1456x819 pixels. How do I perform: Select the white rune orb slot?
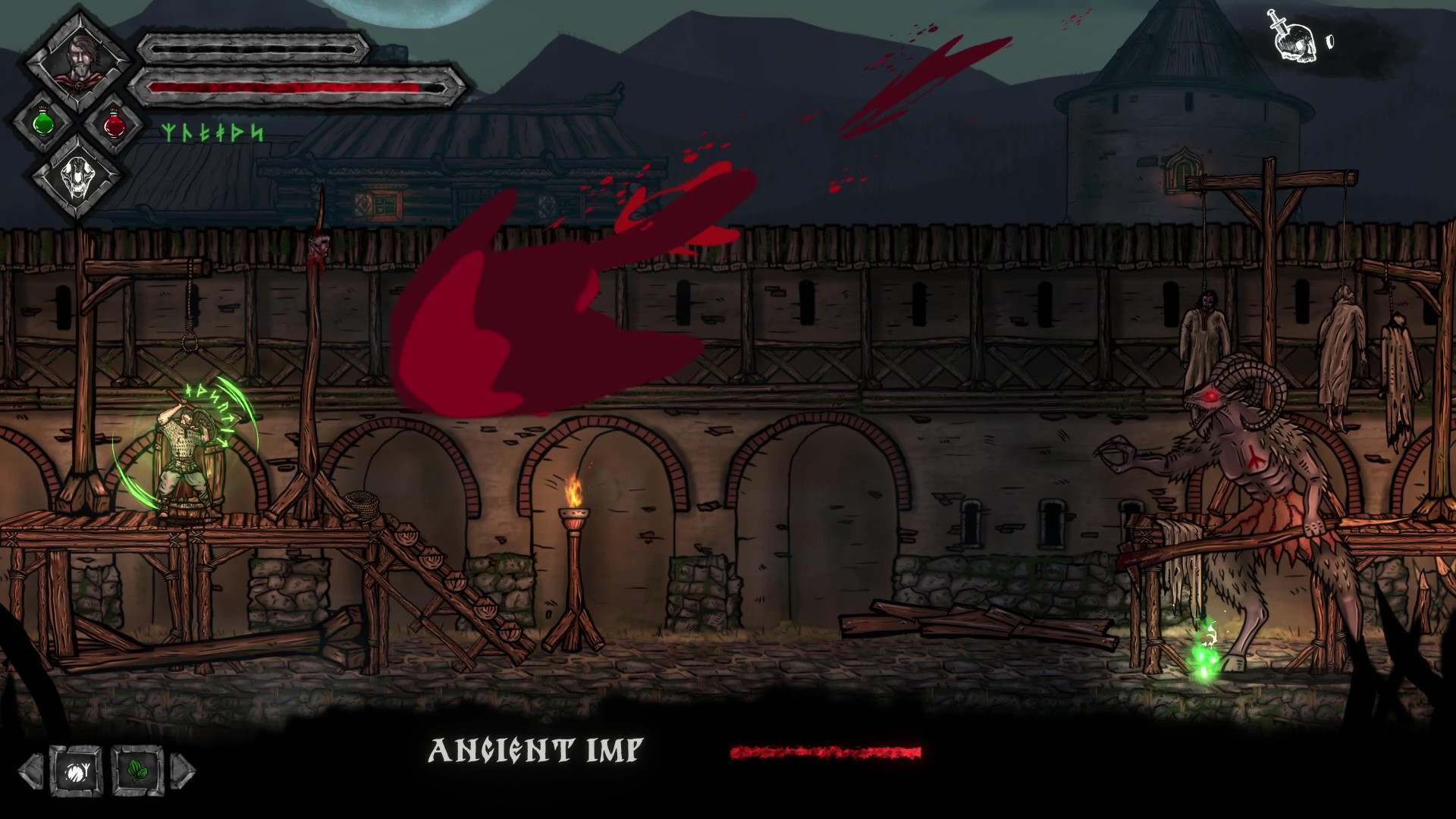(x=76, y=772)
